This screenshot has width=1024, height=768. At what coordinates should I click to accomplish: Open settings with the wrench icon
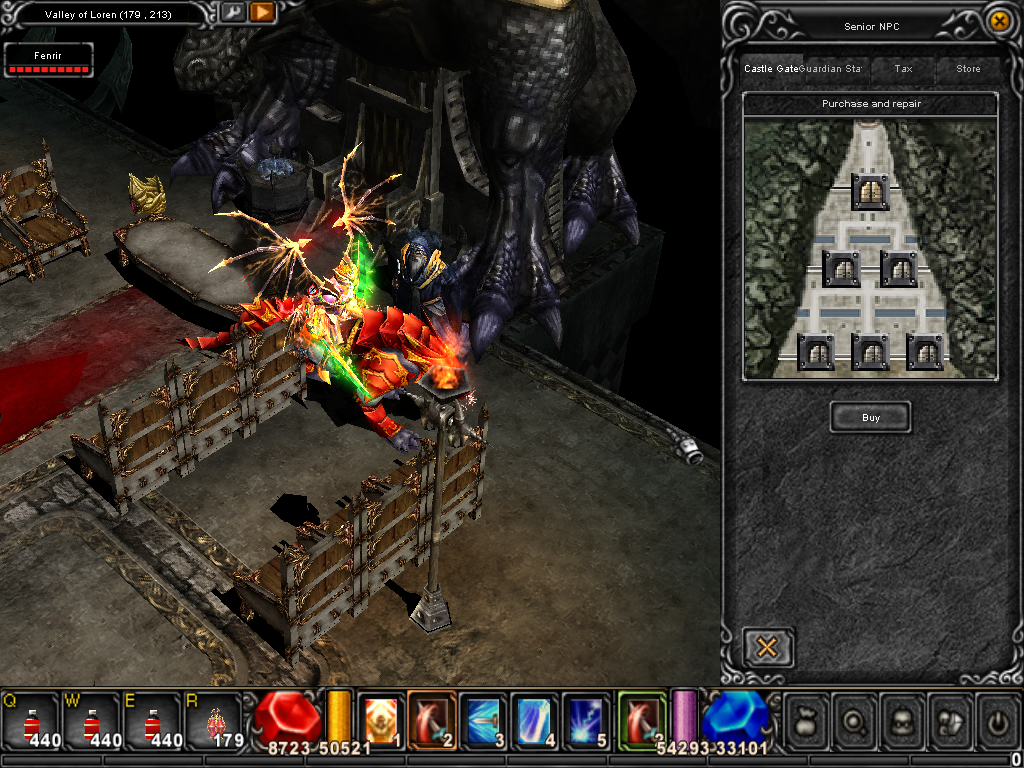click(232, 13)
